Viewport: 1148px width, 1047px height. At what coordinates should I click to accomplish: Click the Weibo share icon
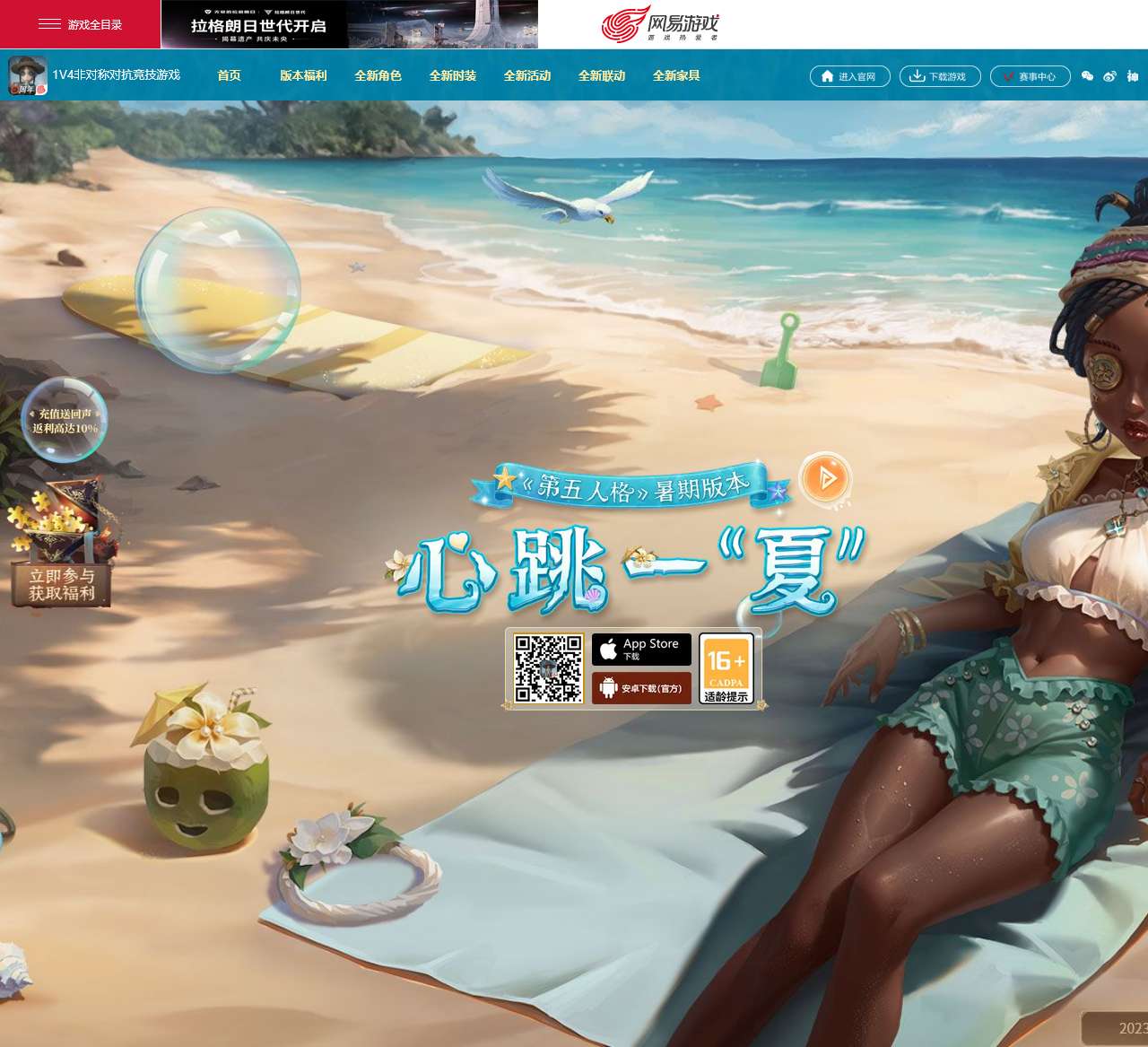[x=1109, y=76]
